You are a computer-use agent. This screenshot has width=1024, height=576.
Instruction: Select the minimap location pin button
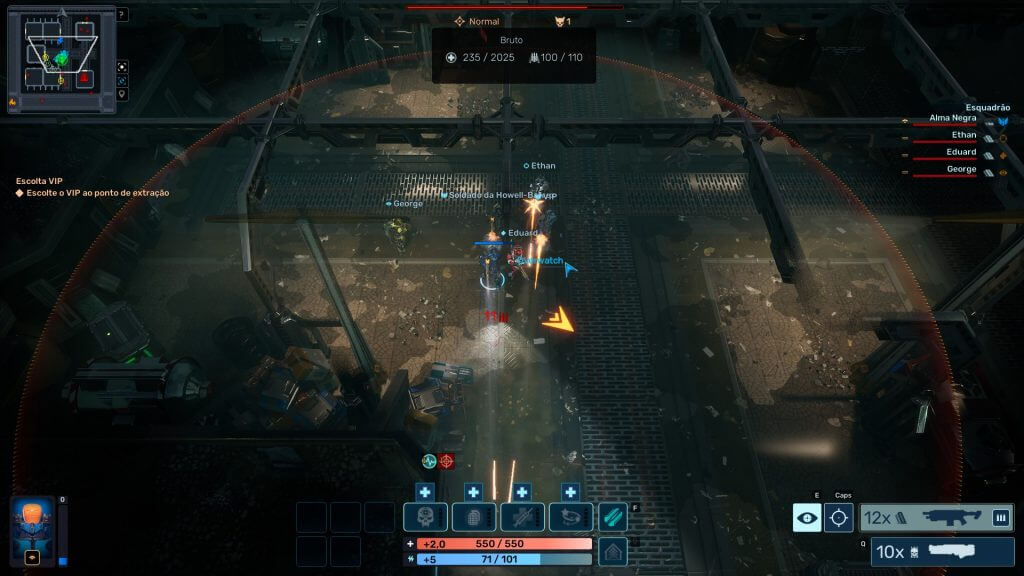coord(122,94)
